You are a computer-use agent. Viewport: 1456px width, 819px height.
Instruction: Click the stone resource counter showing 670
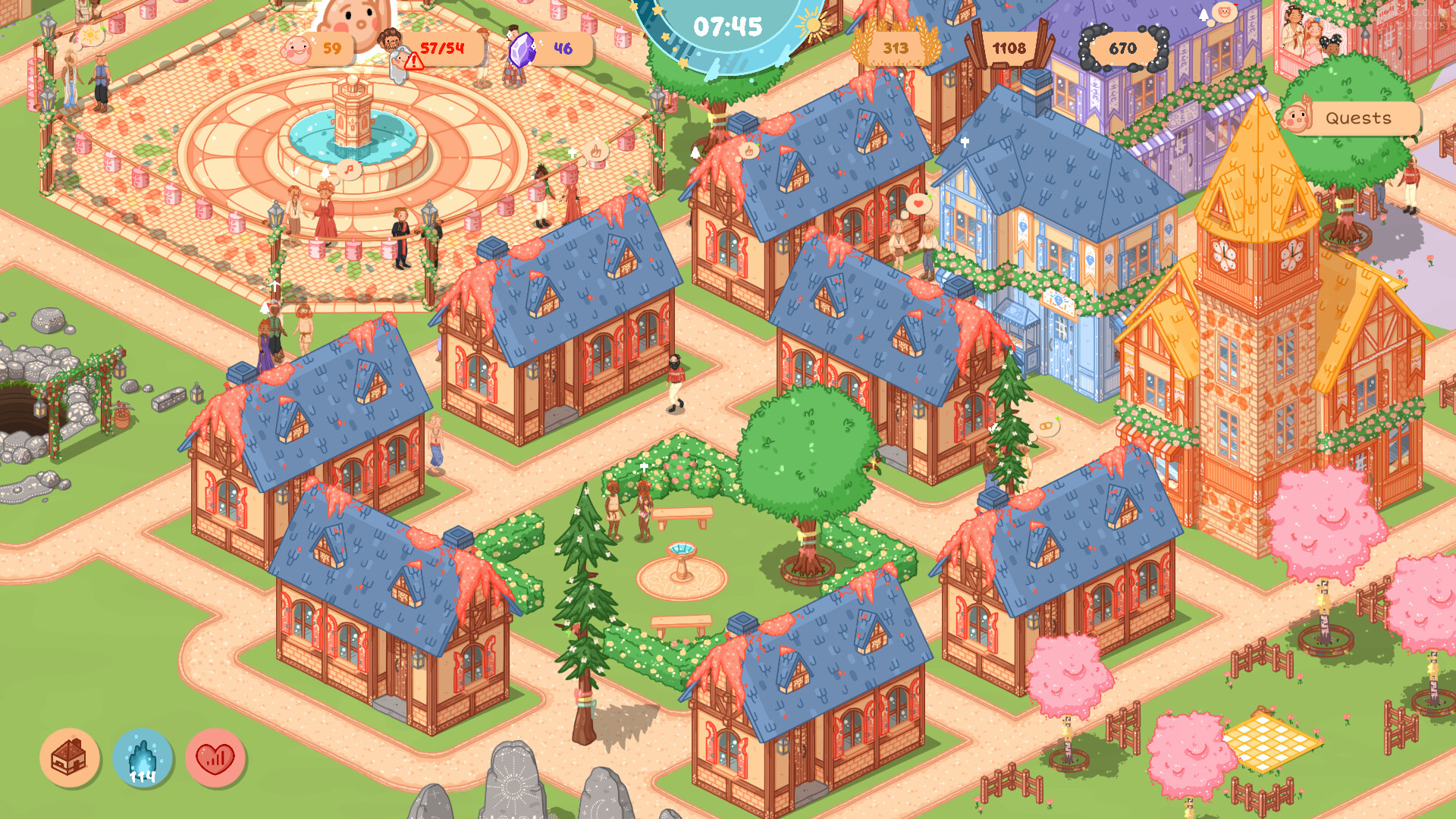tap(1124, 48)
